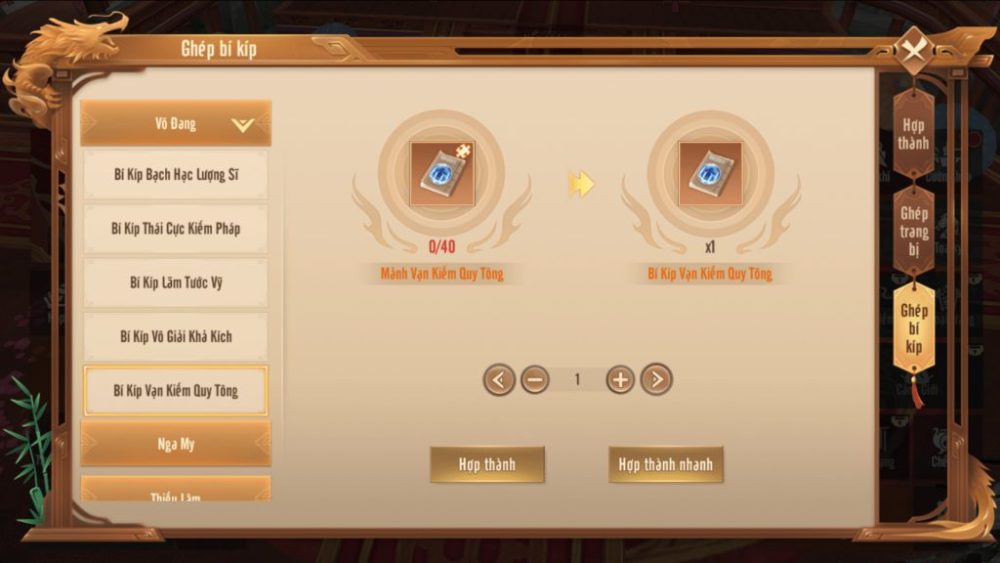Pick Bí Kíp Vô Giải Khả Kích

(x=176, y=337)
